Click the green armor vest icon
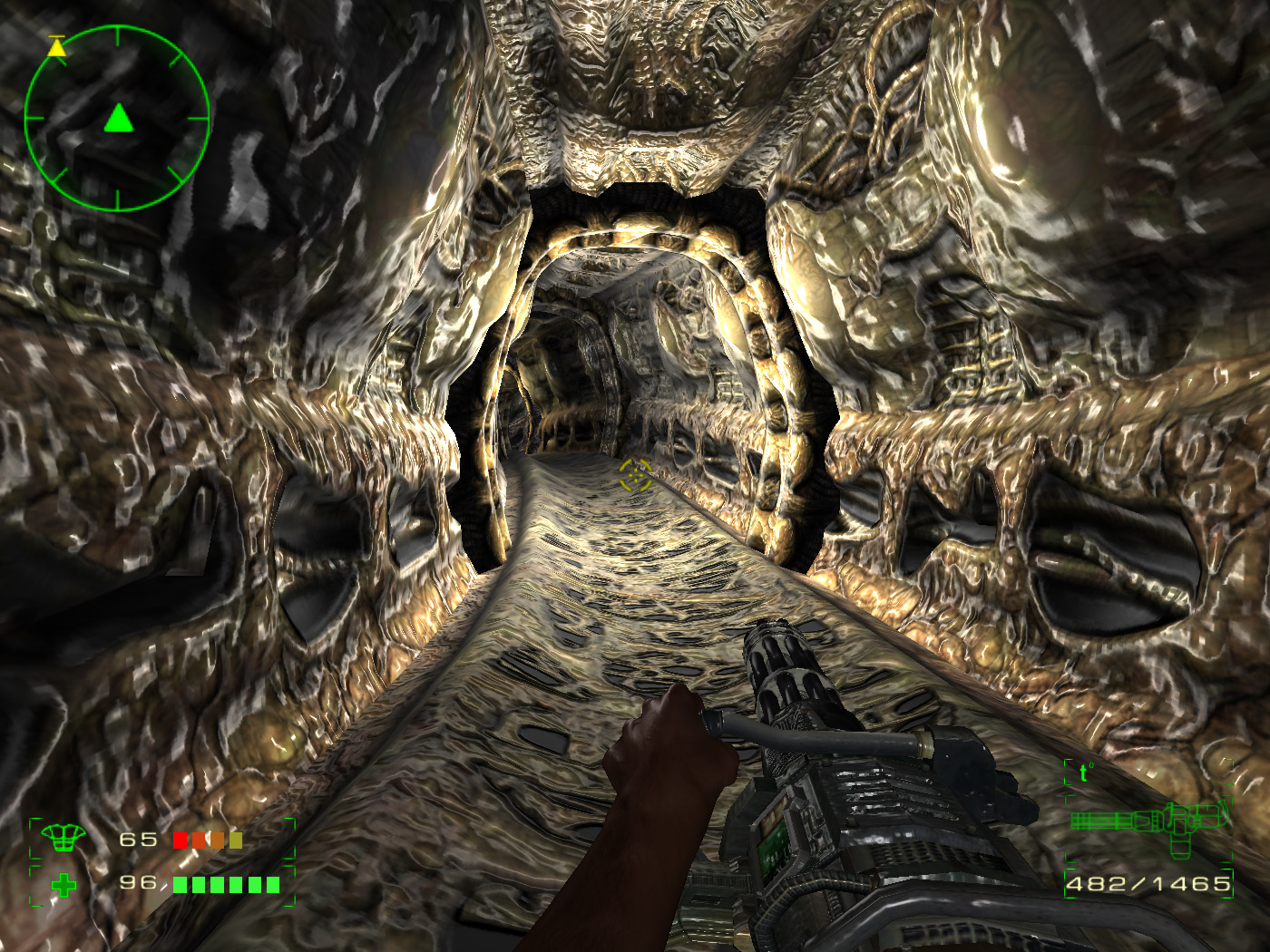 63,839
